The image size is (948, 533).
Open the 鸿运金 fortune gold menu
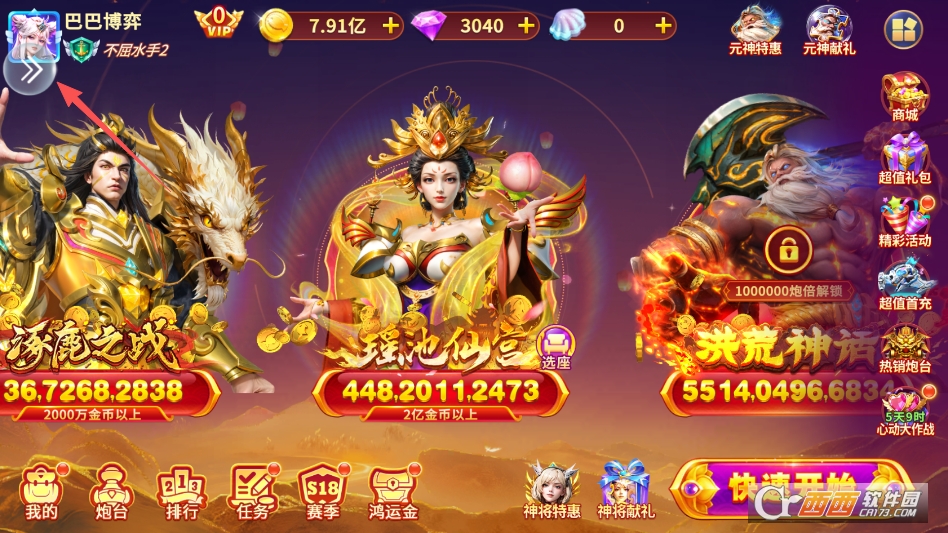pyautogui.click(x=392, y=492)
